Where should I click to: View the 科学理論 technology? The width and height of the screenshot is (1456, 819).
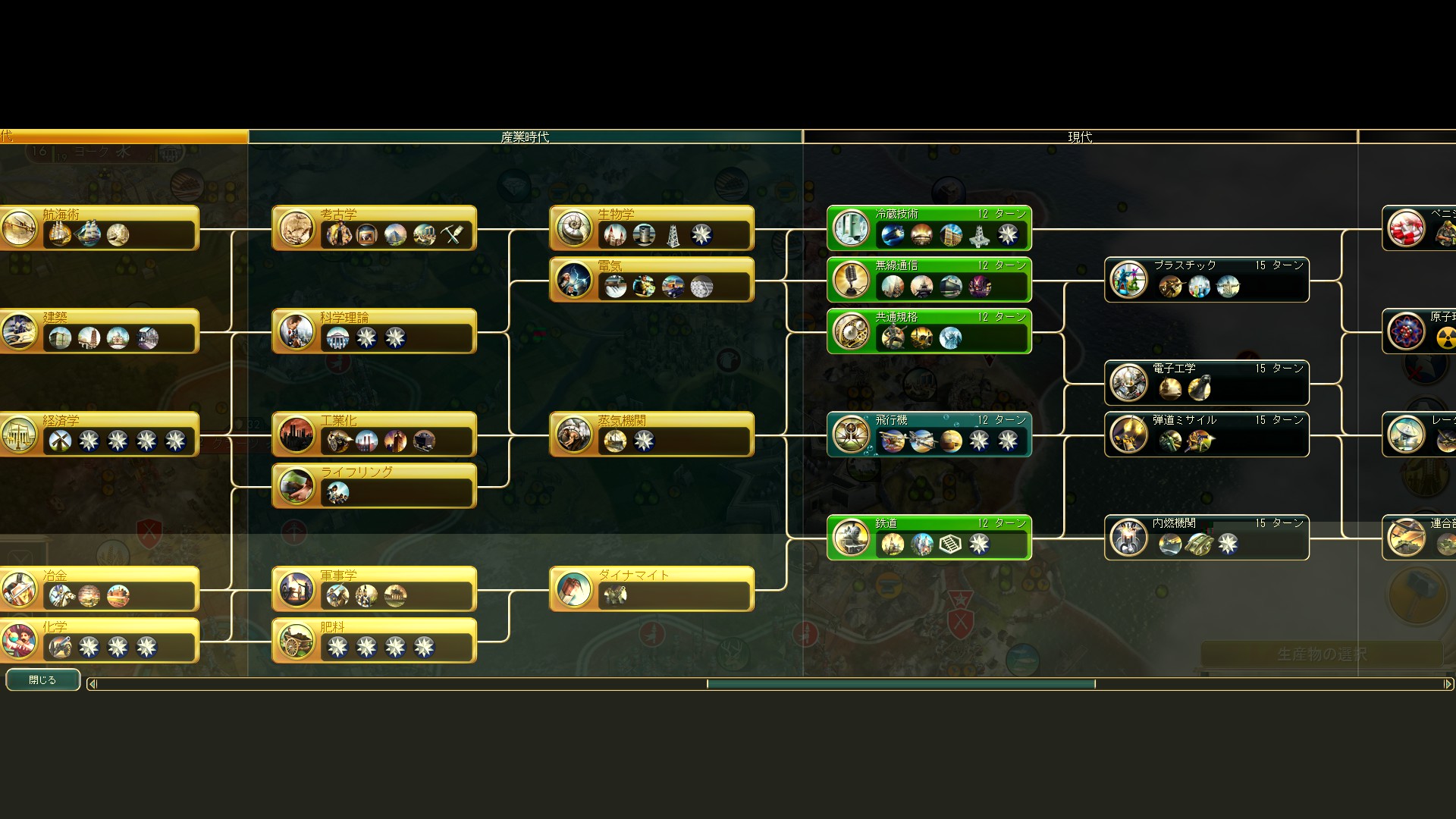(x=374, y=331)
